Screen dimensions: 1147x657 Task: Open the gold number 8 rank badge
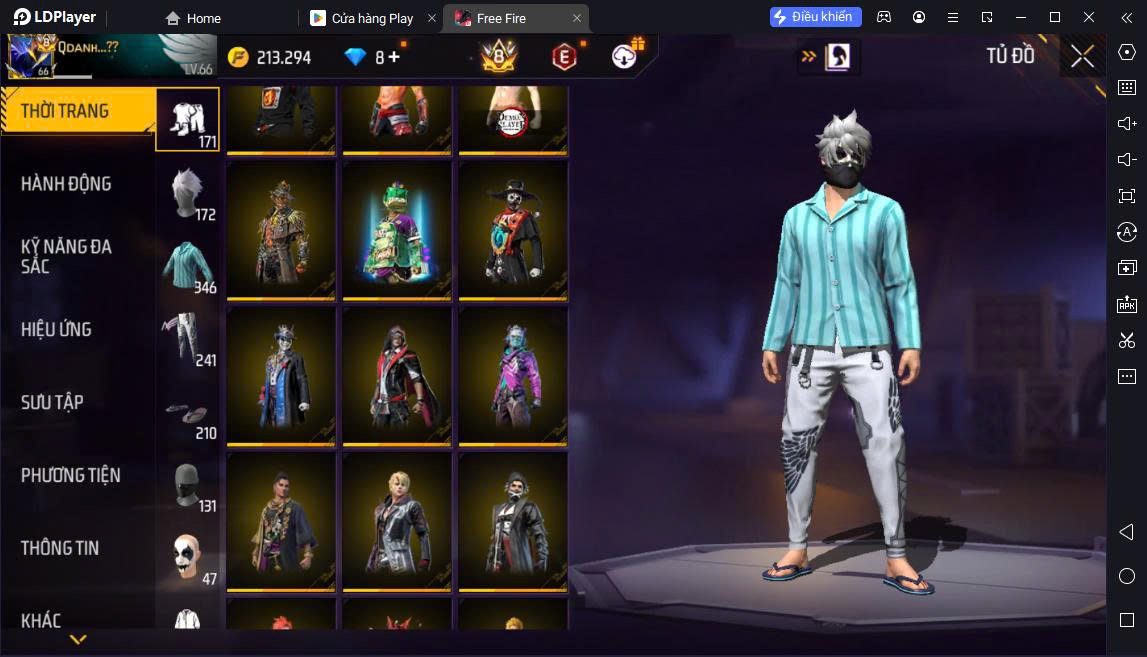click(x=499, y=57)
